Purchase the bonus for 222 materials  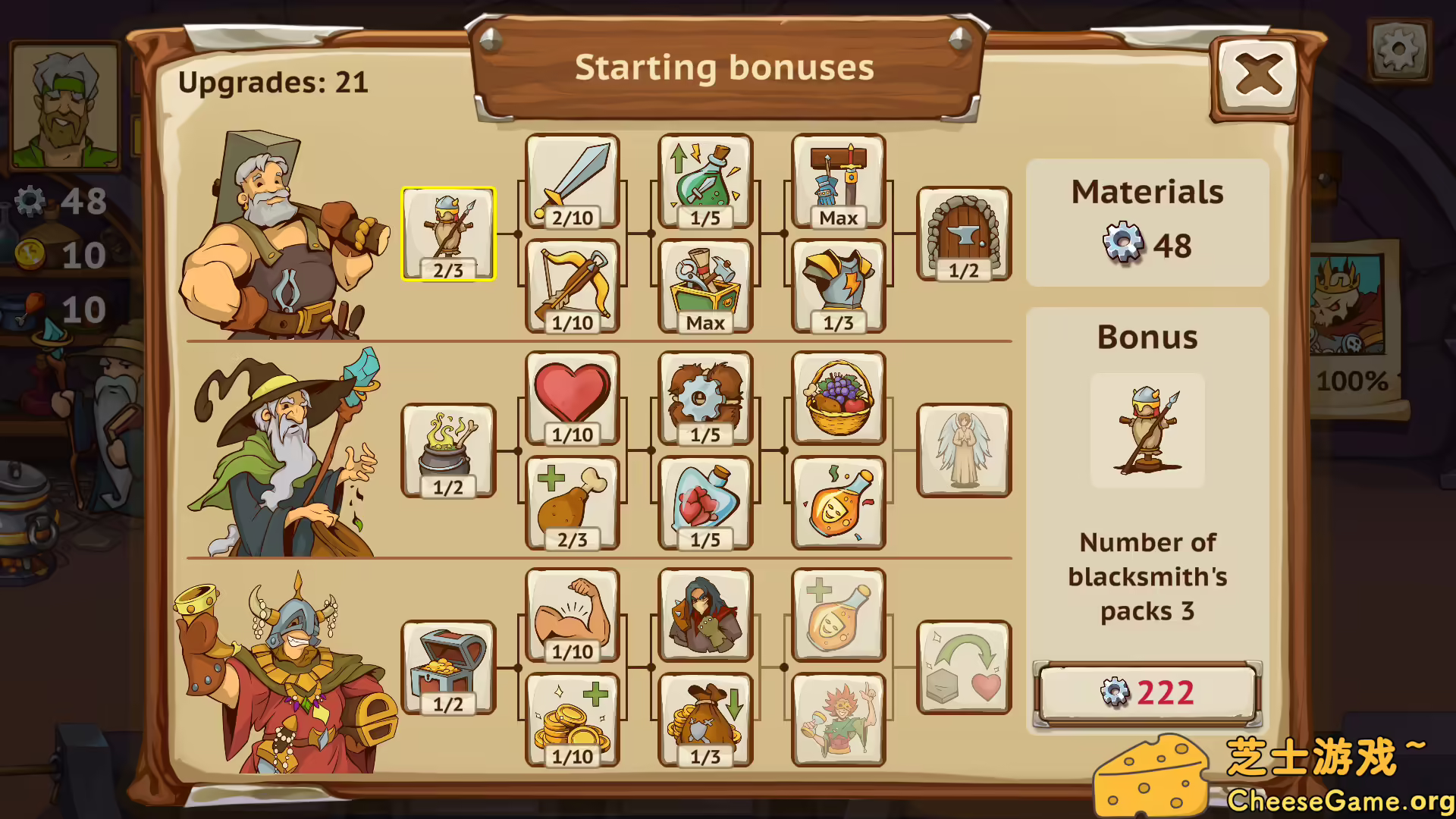tap(1147, 692)
